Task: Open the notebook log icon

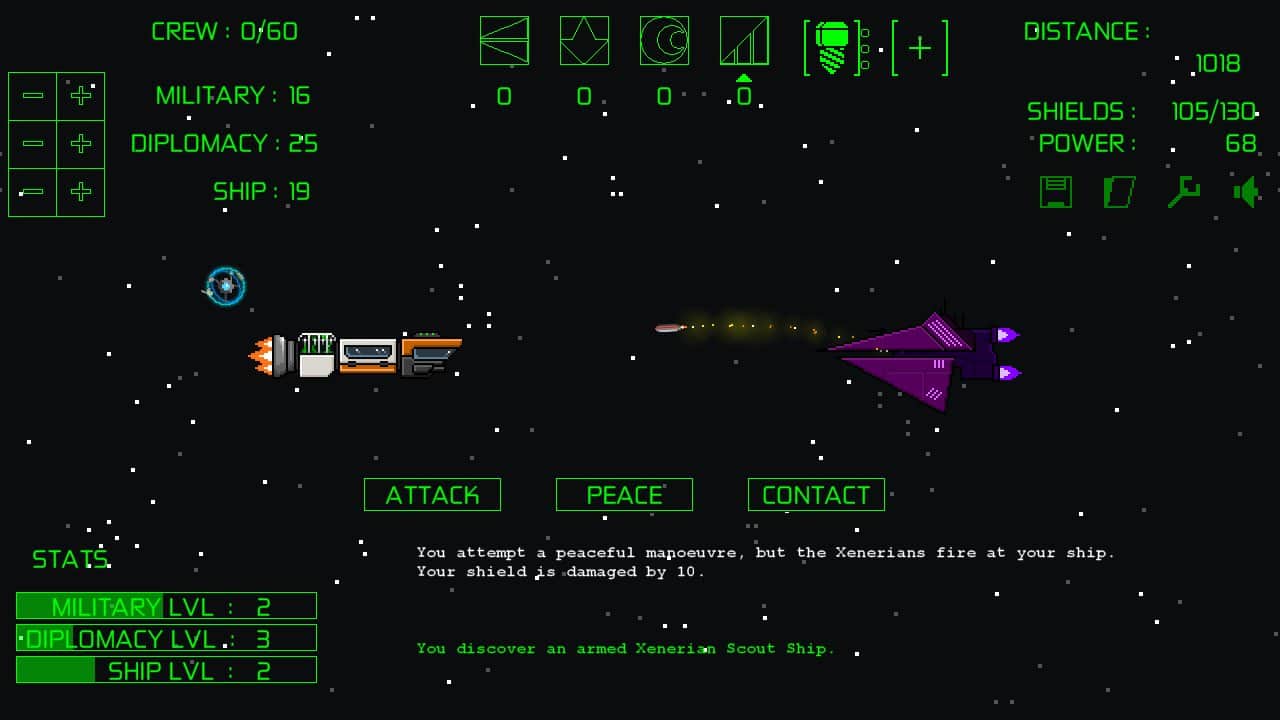Action: [x=1119, y=192]
